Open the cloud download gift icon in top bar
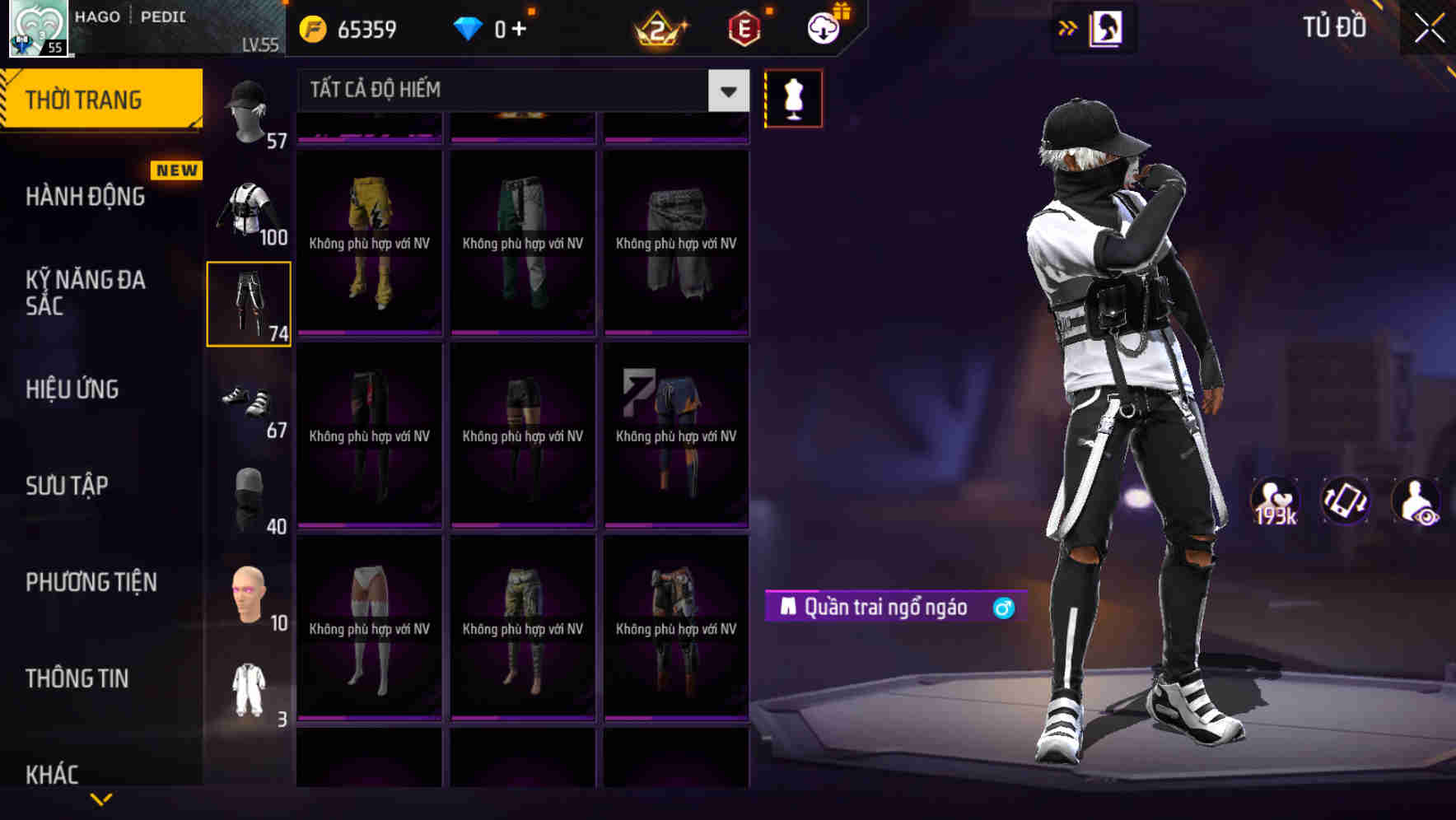Screen dimensions: 1456x820 [x=823, y=27]
